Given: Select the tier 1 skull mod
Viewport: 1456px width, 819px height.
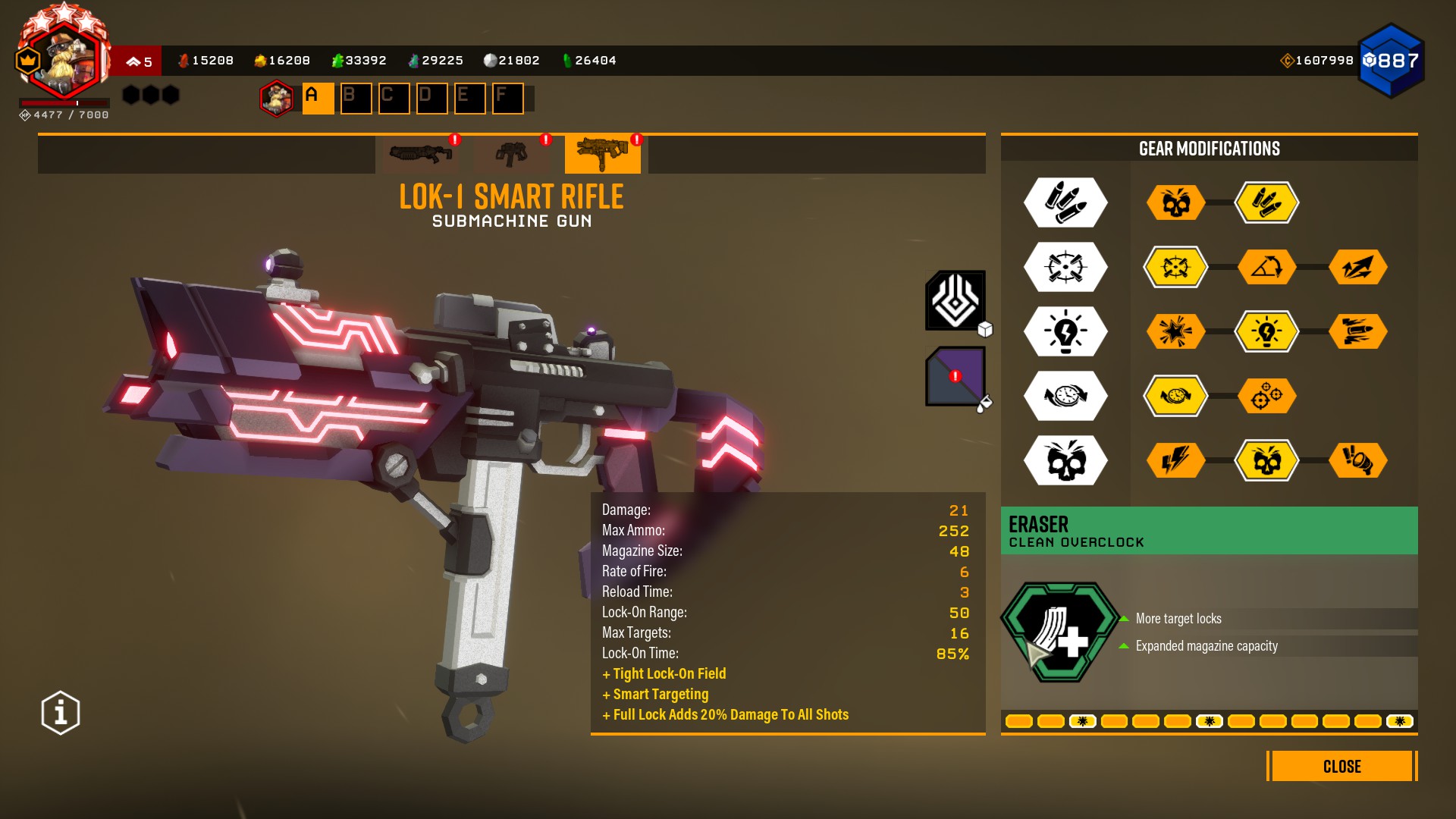Looking at the screenshot, I should click(x=1175, y=202).
